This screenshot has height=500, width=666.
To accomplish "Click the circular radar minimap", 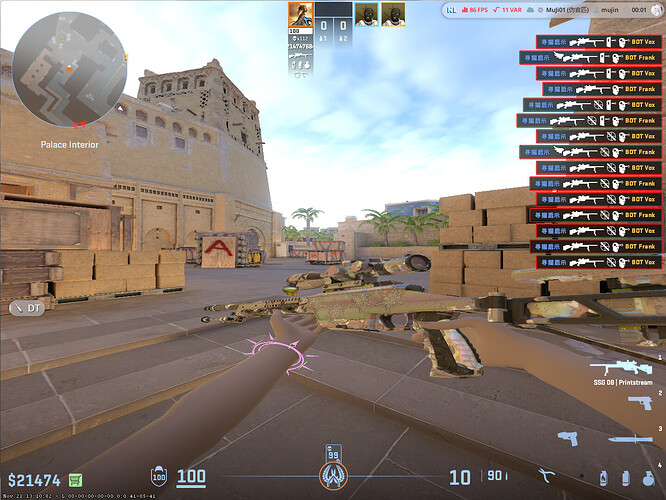I will point(69,68).
